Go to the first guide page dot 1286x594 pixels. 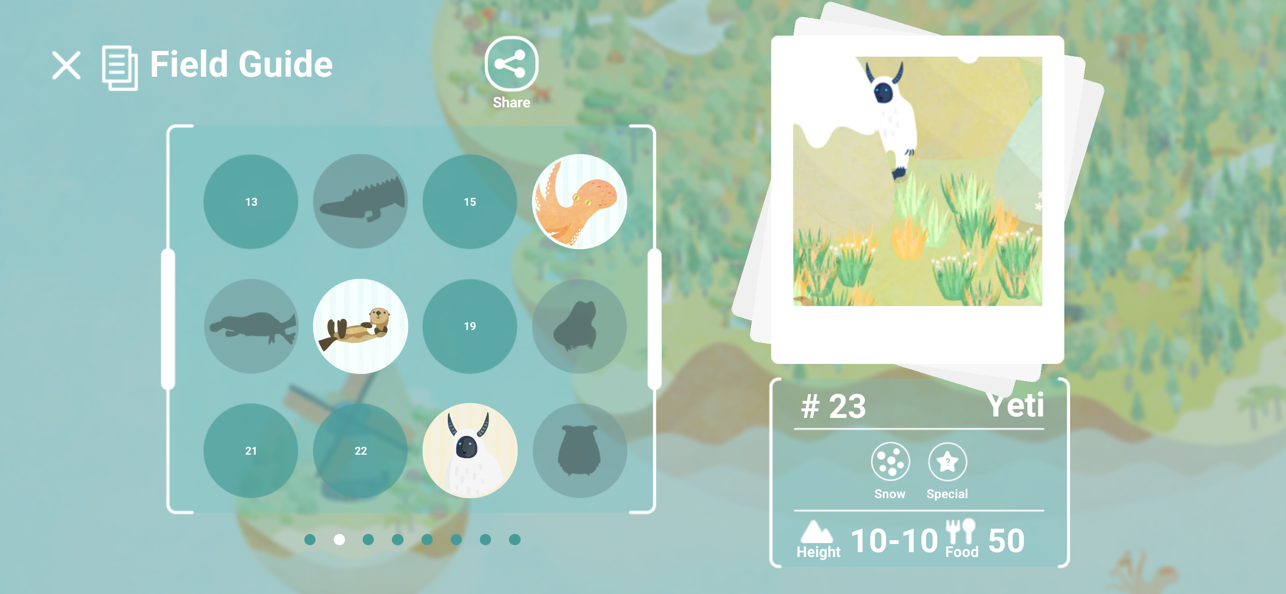click(x=310, y=540)
